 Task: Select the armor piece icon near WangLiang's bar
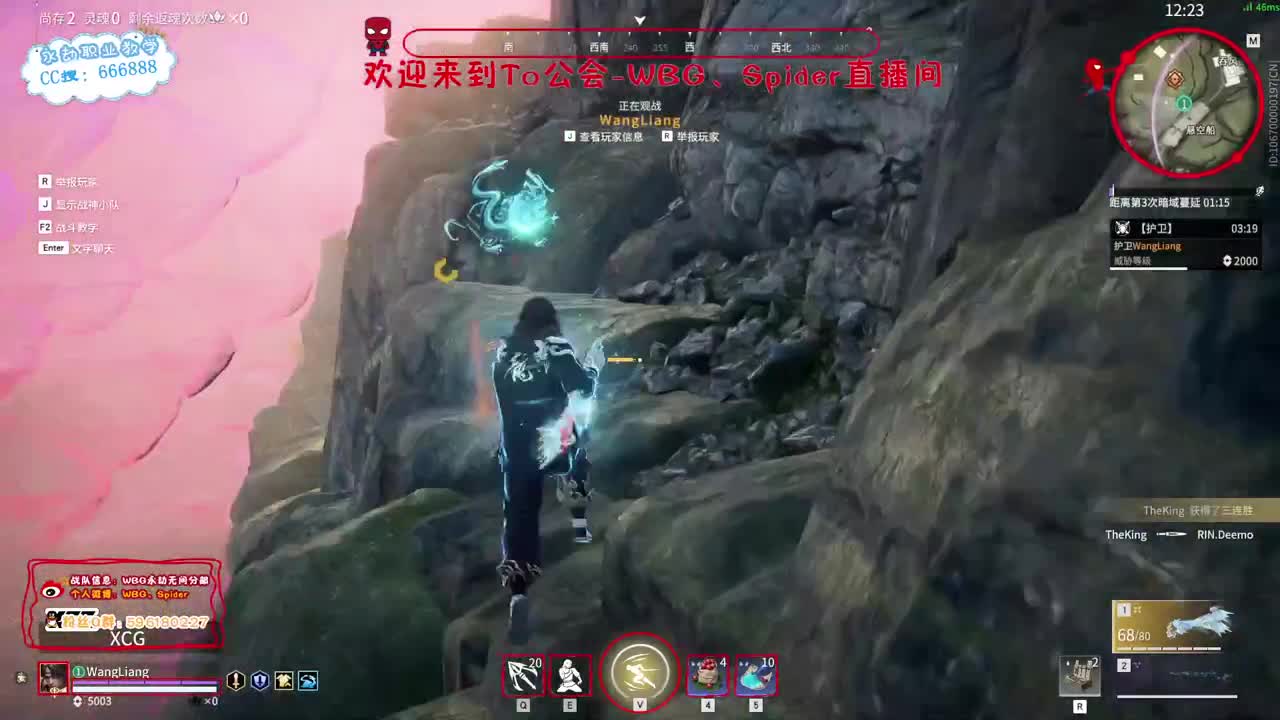(x=284, y=680)
